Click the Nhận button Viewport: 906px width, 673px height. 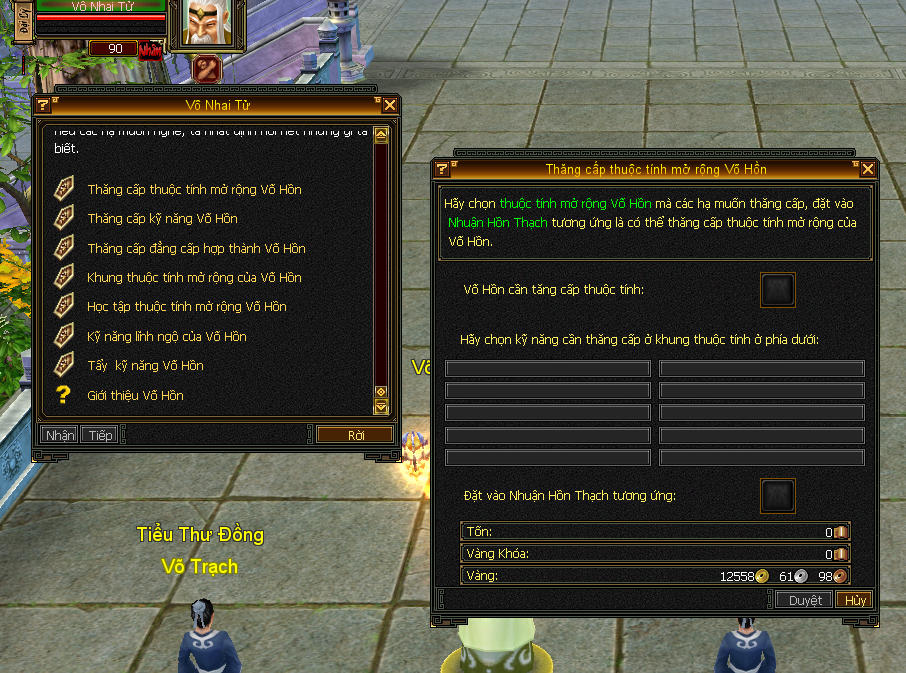pyautogui.click(x=60, y=435)
